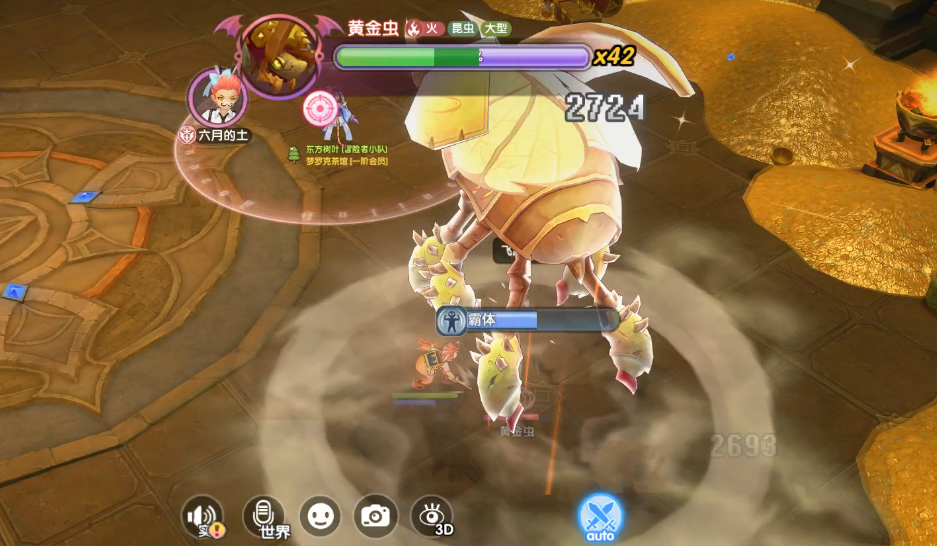Image resolution: width=937 pixels, height=546 pixels.
Task: Open the speaker voice chat button
Action: point(203,516)
